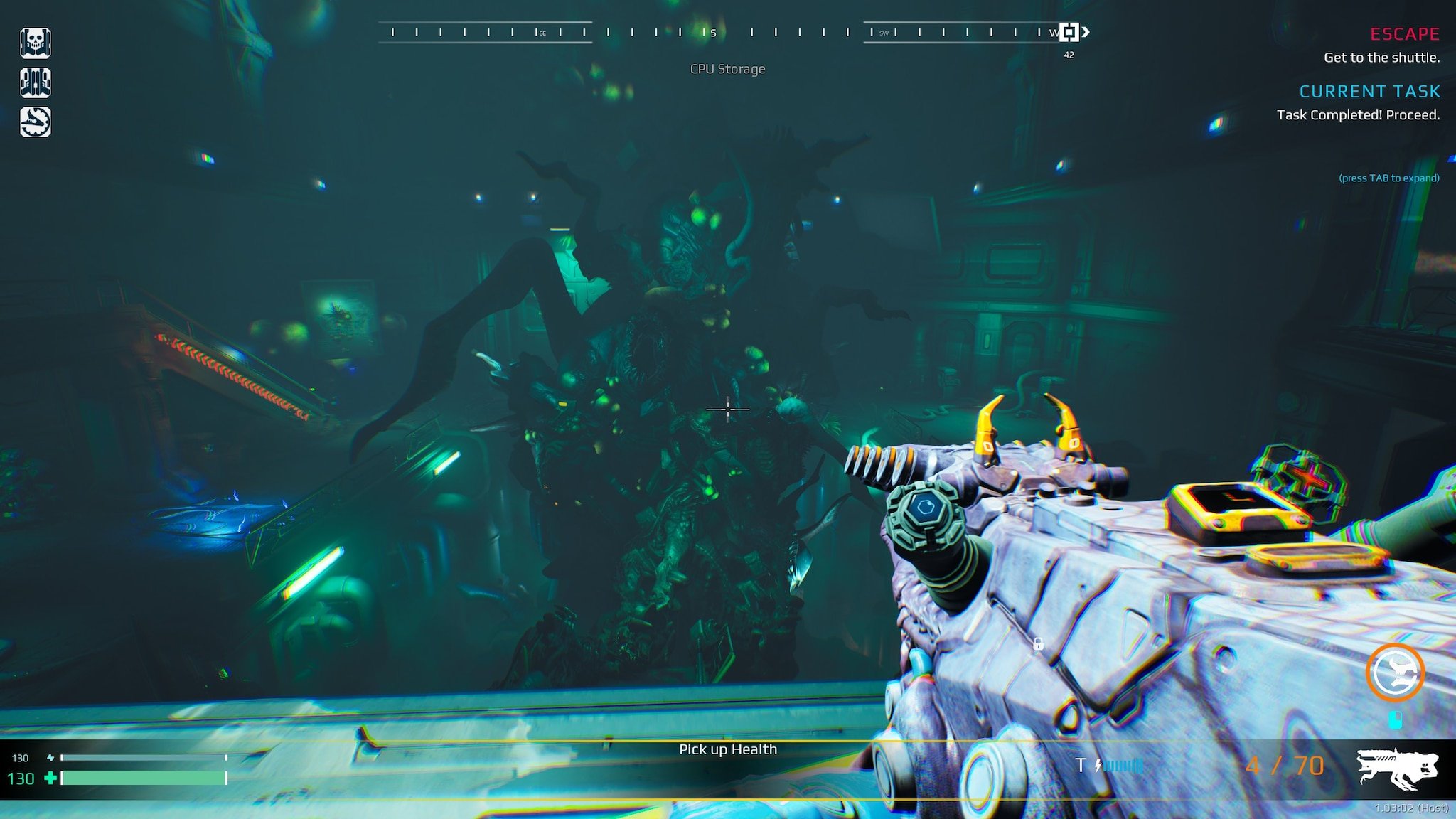Open the ESCAPE objective tracker
The image size is (1456, 819).
tap(1404, 34)
